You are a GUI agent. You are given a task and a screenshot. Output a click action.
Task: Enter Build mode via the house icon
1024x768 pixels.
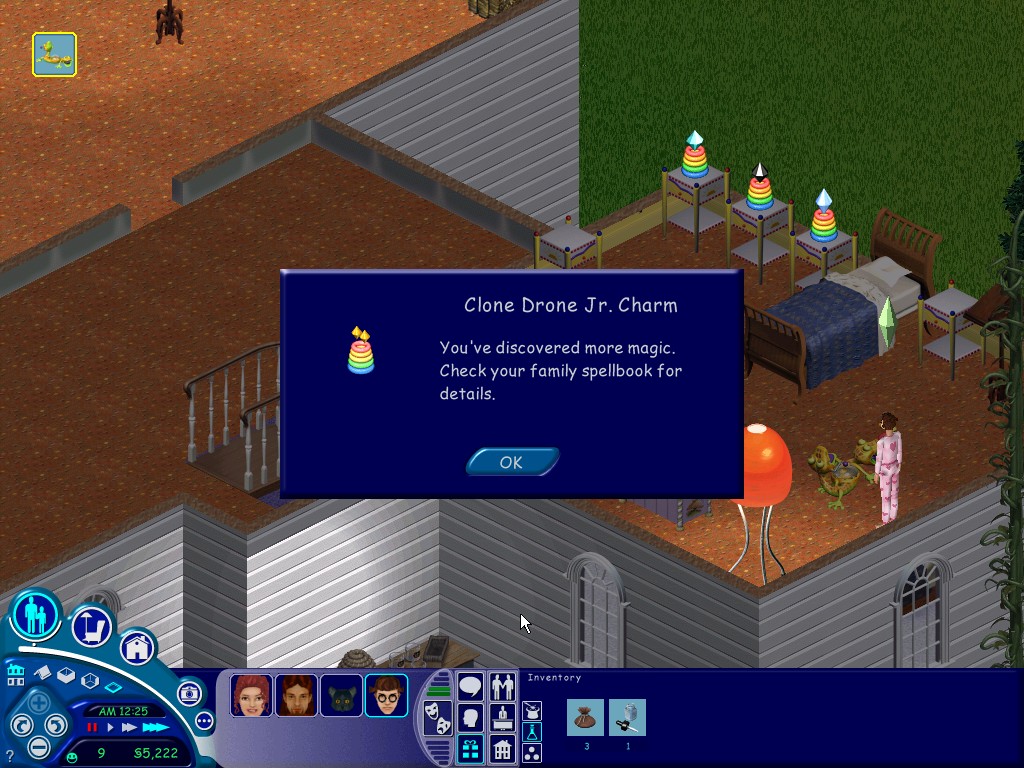click(x=138, y=648)
